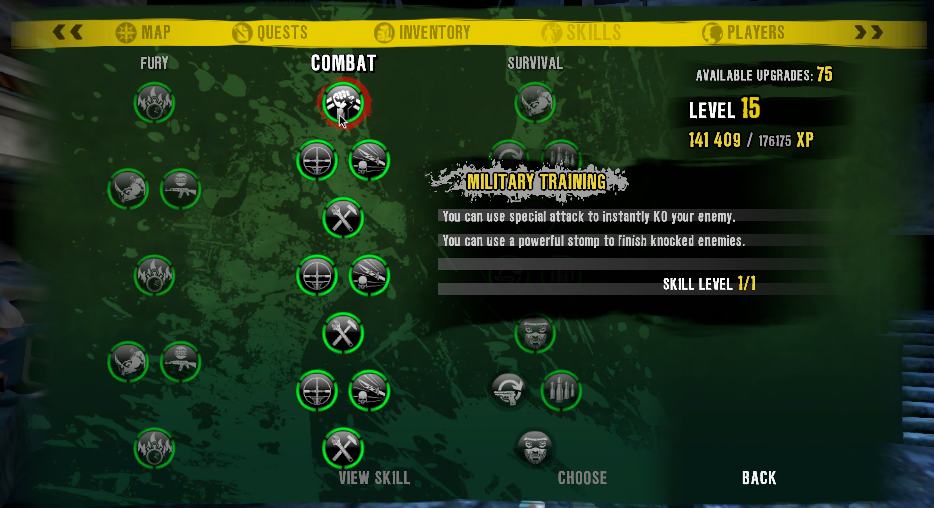The image size is (934, 508).
Task: Go to the Inventory tab
Action: (x=422, y=32)
